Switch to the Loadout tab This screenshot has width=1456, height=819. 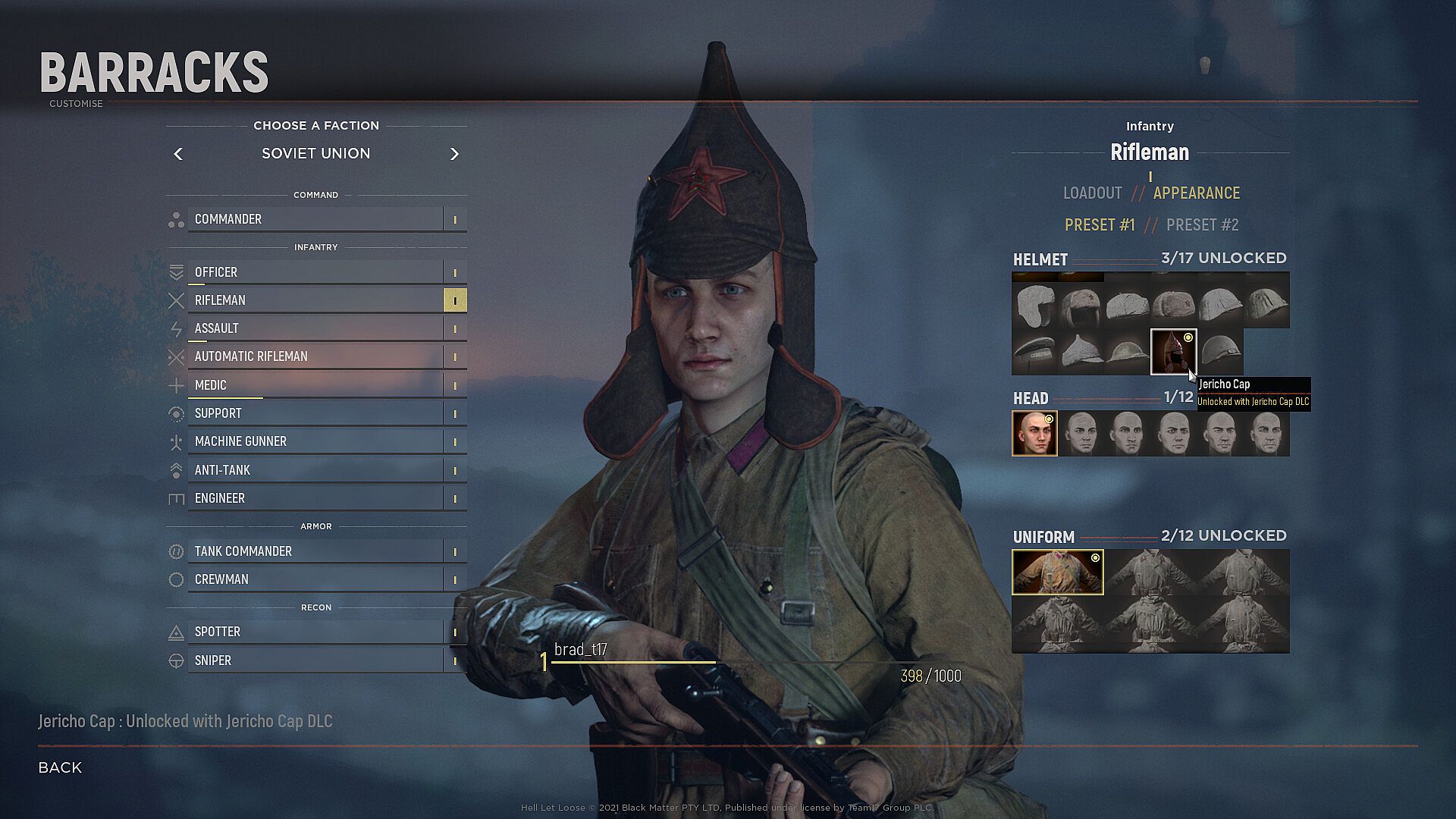coord(1092,193)
